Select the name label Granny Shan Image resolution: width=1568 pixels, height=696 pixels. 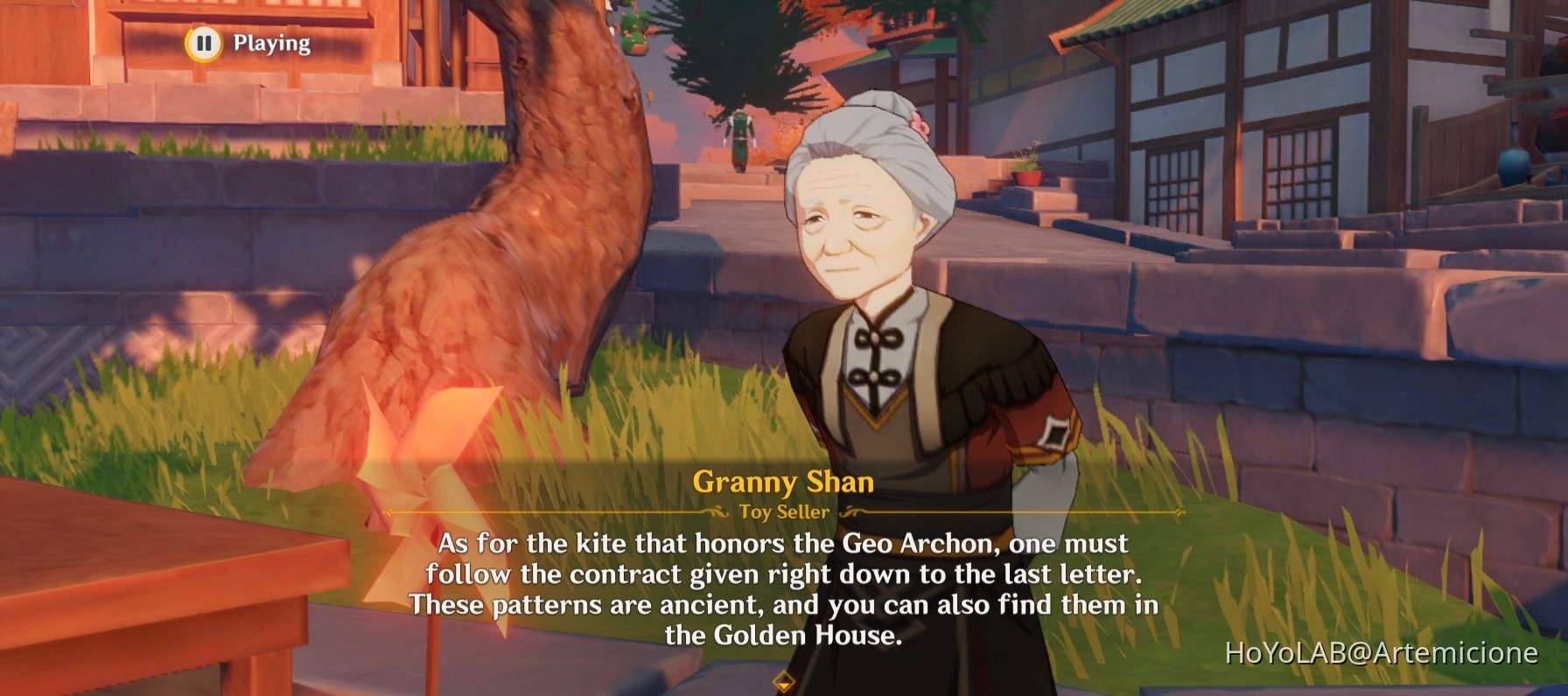tap(781, 483)
